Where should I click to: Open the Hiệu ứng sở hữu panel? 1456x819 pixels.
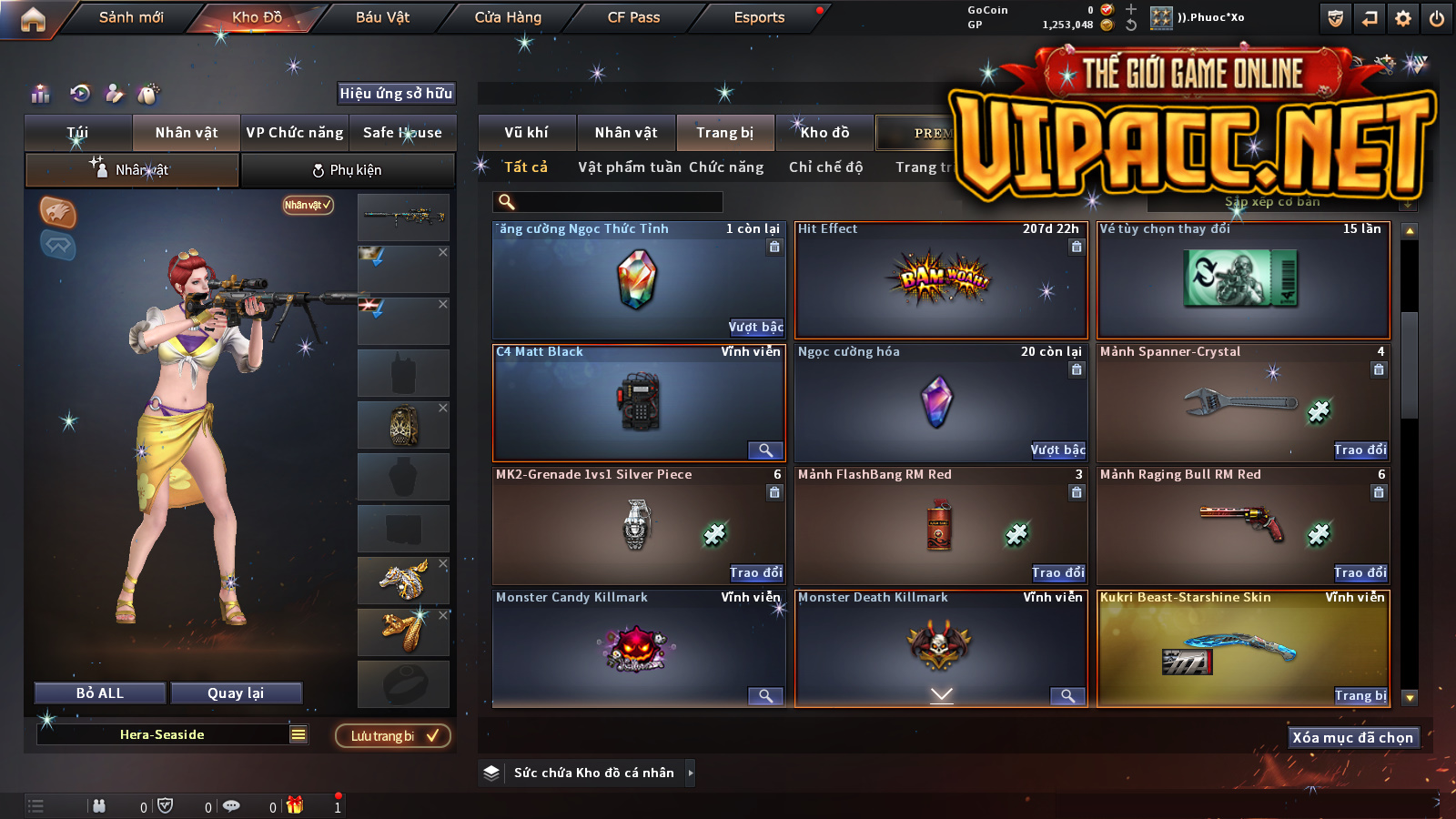(396, 94)
